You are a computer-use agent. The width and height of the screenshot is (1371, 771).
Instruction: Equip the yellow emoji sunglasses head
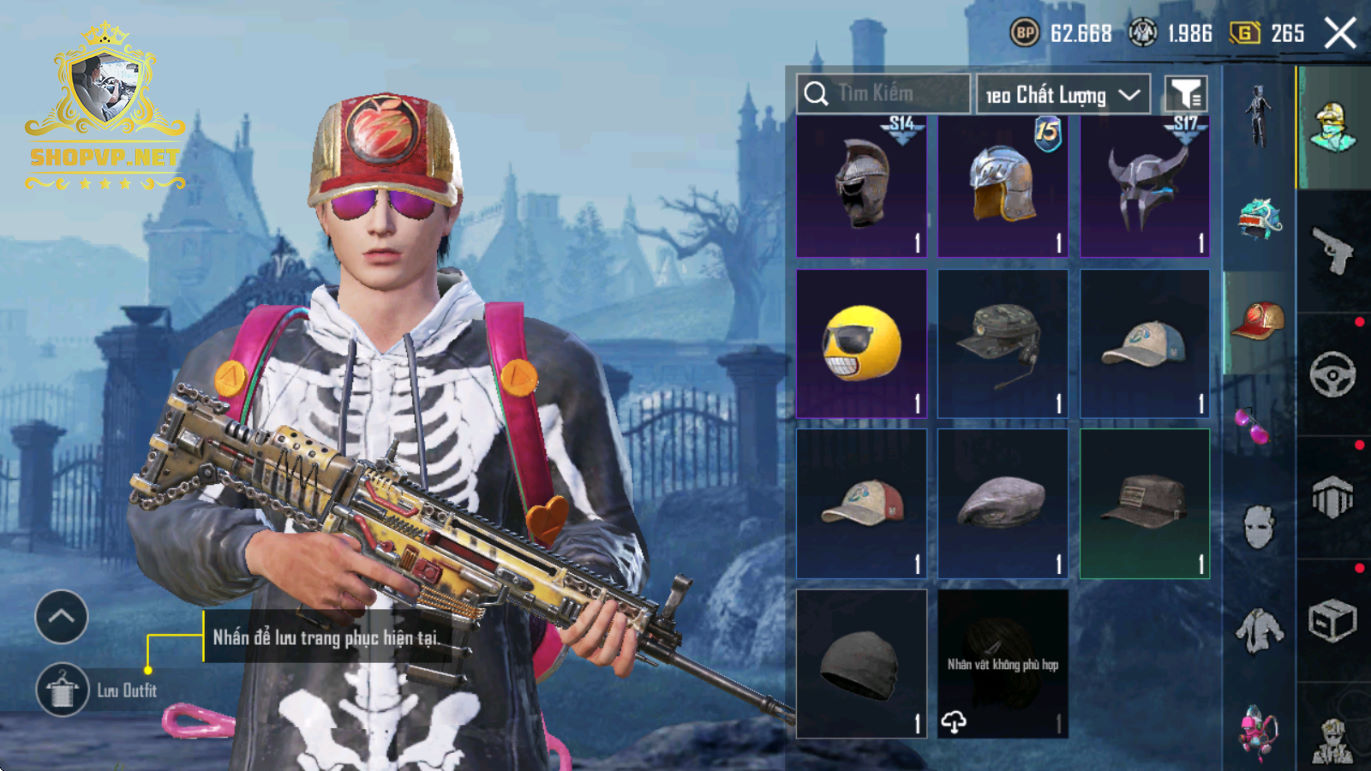(x=861, y=344)
